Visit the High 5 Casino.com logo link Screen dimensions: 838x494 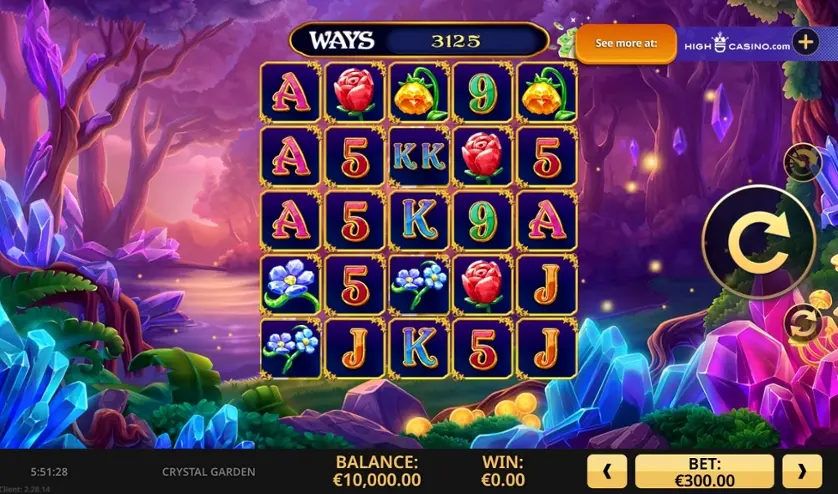pyautogui.click(x=736, y=44)
